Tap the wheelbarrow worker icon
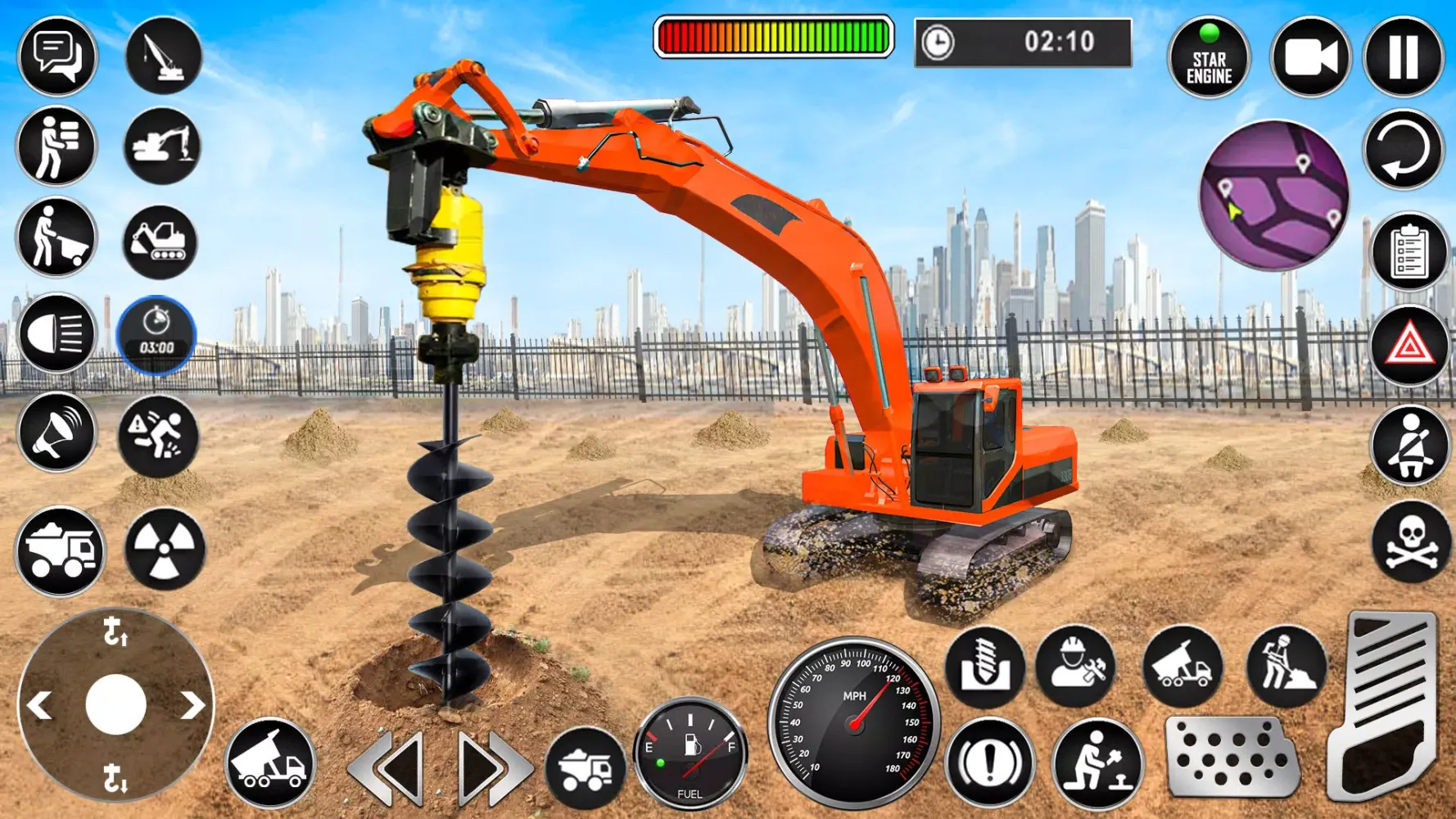 [x=57, y=237]
